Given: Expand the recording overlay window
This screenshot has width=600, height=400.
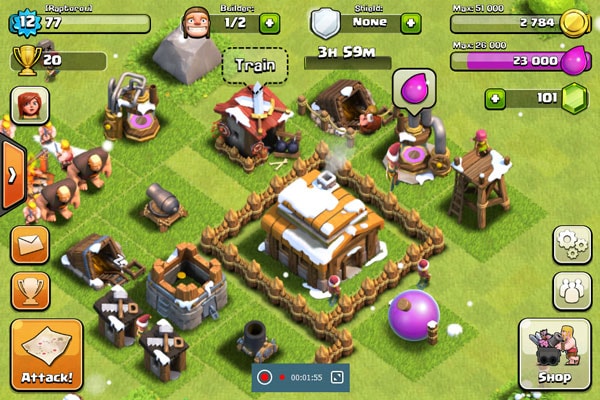Looking at the screenshot, I should click(337, 377).
